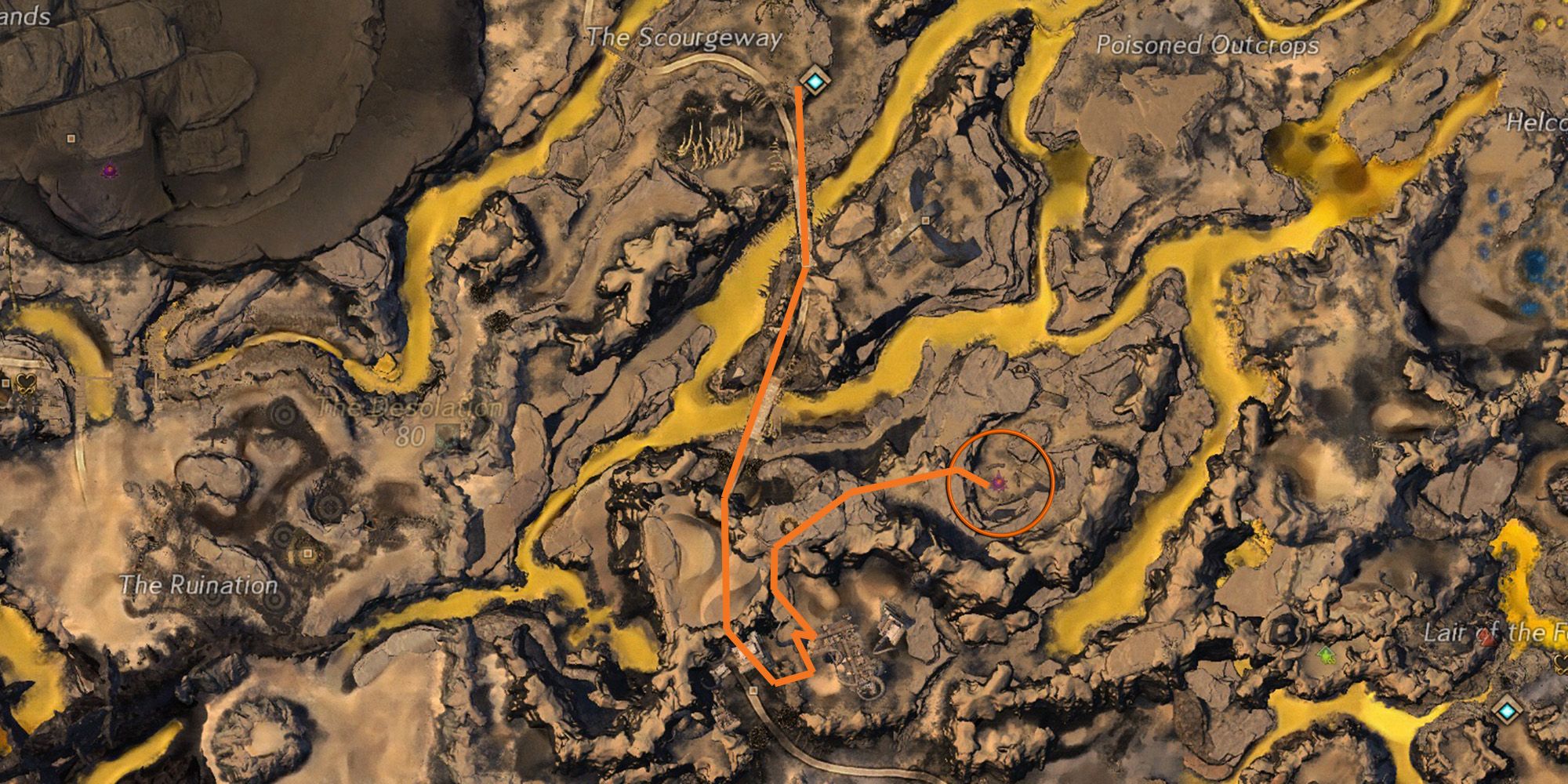Click the red flag marker beside the Lair label
The width and height of the screenshot is (1568, 784).
[1486, 638]
